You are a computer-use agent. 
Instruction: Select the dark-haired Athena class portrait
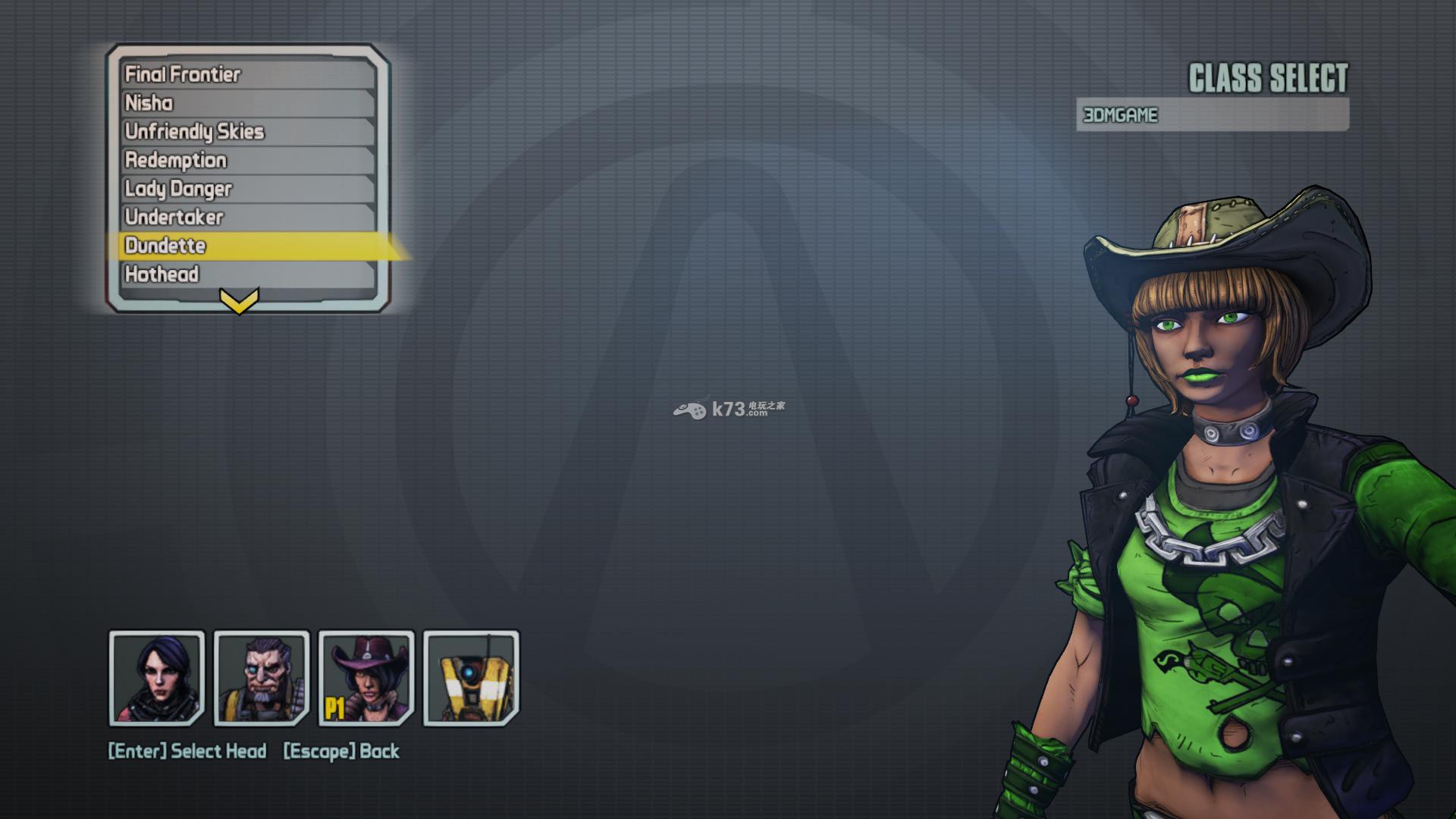pyautogui.click(x=157, y=678)
